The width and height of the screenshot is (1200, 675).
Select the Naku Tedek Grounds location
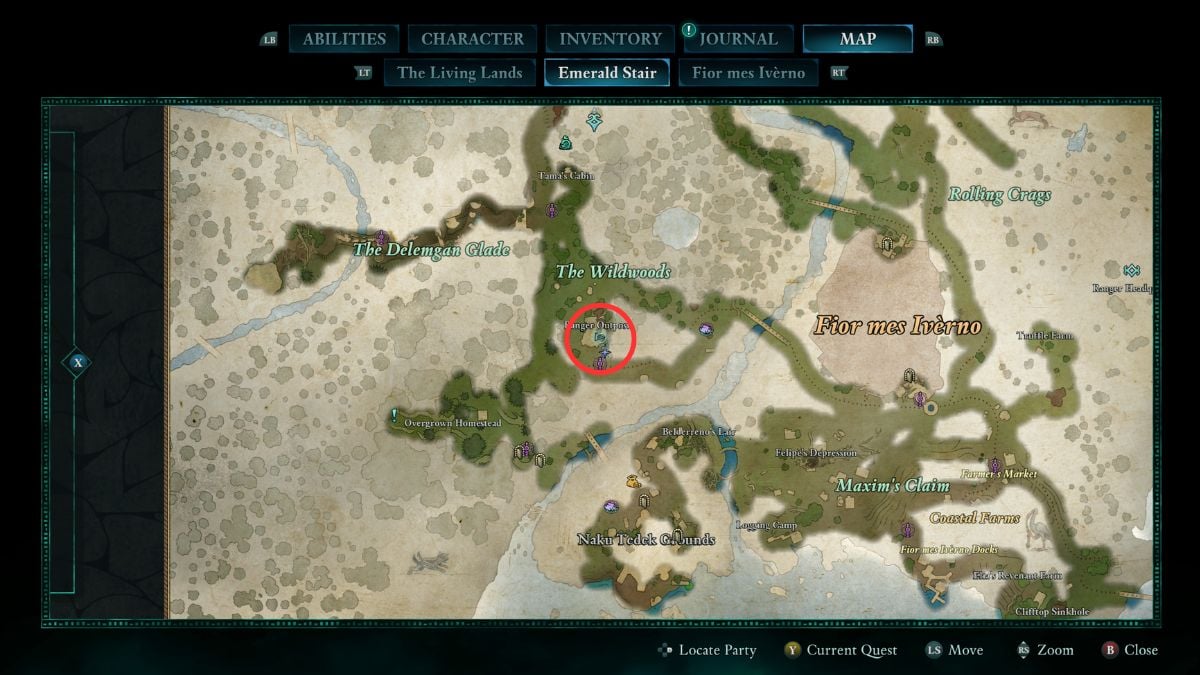tap(646, 539)
